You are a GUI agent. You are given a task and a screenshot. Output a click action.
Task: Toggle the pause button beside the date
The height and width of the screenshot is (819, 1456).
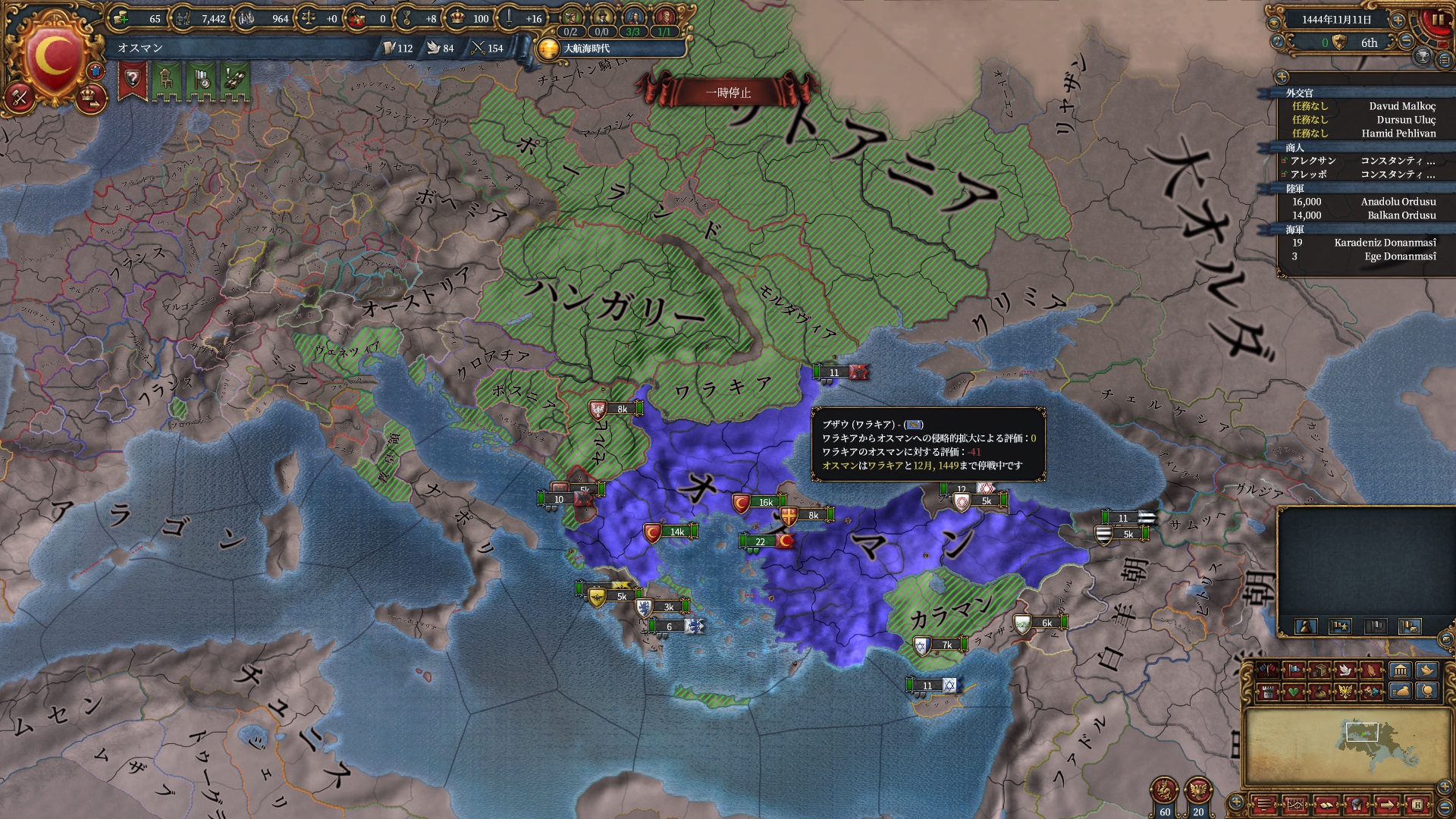(x=1437, y=20)
